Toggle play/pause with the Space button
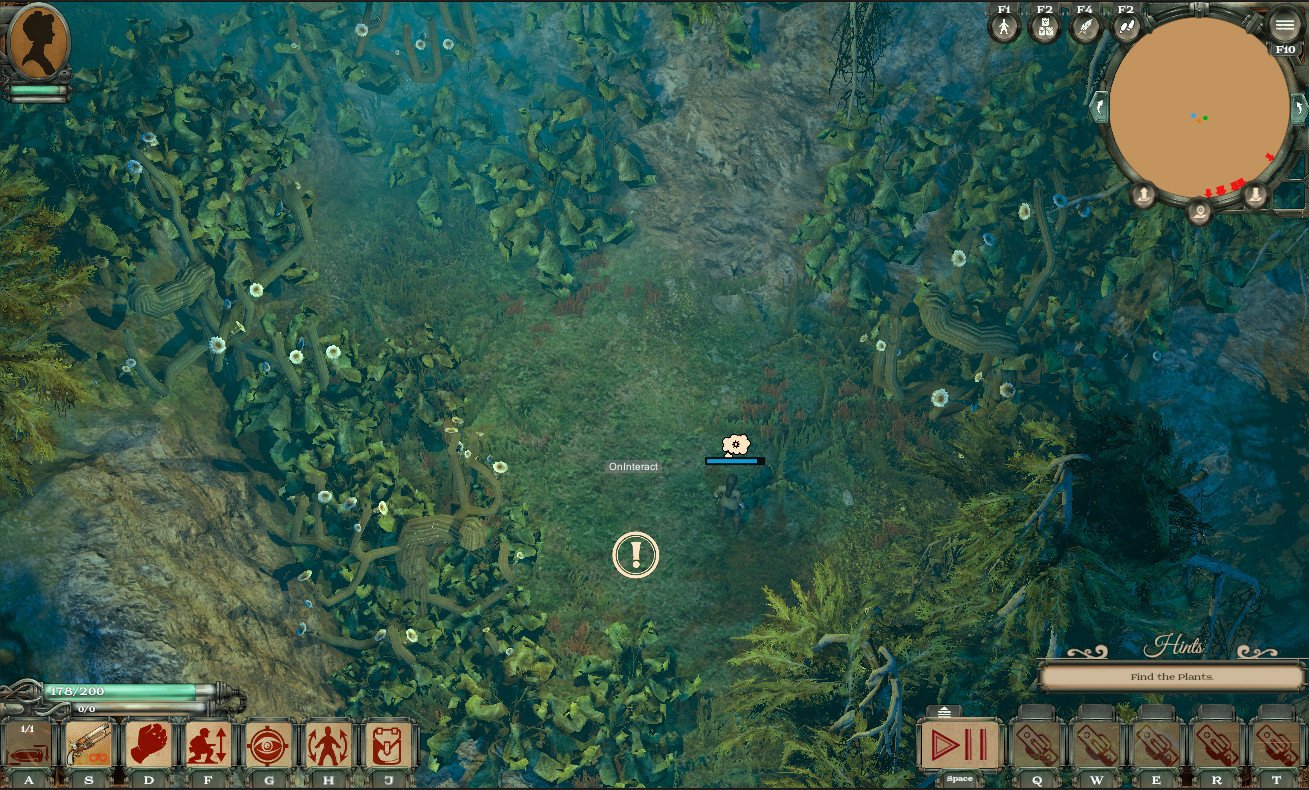The image size is (1309, 790). (x=958, y=745)
